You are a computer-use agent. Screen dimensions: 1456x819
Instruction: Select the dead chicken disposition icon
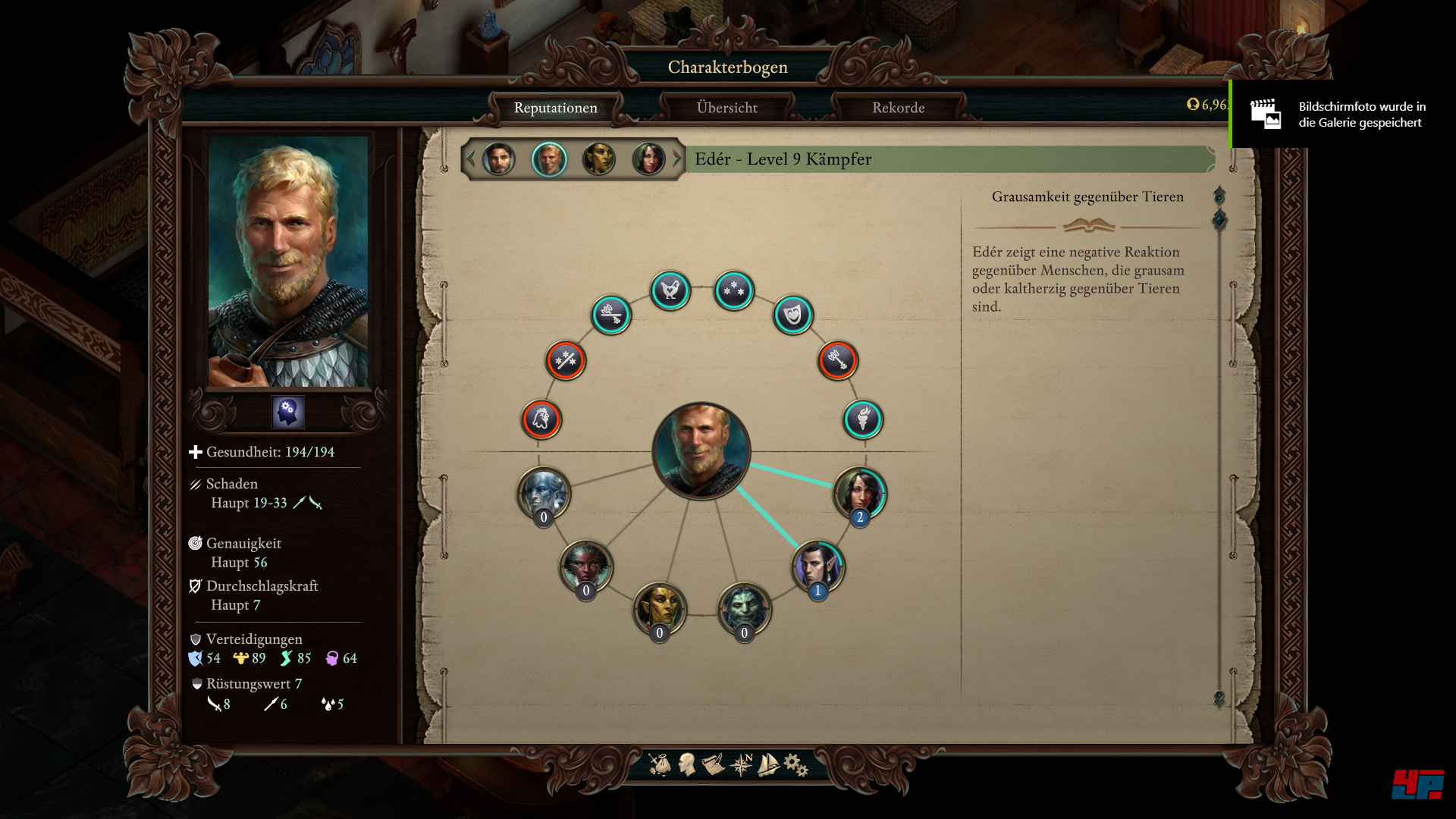click(541, 419)
